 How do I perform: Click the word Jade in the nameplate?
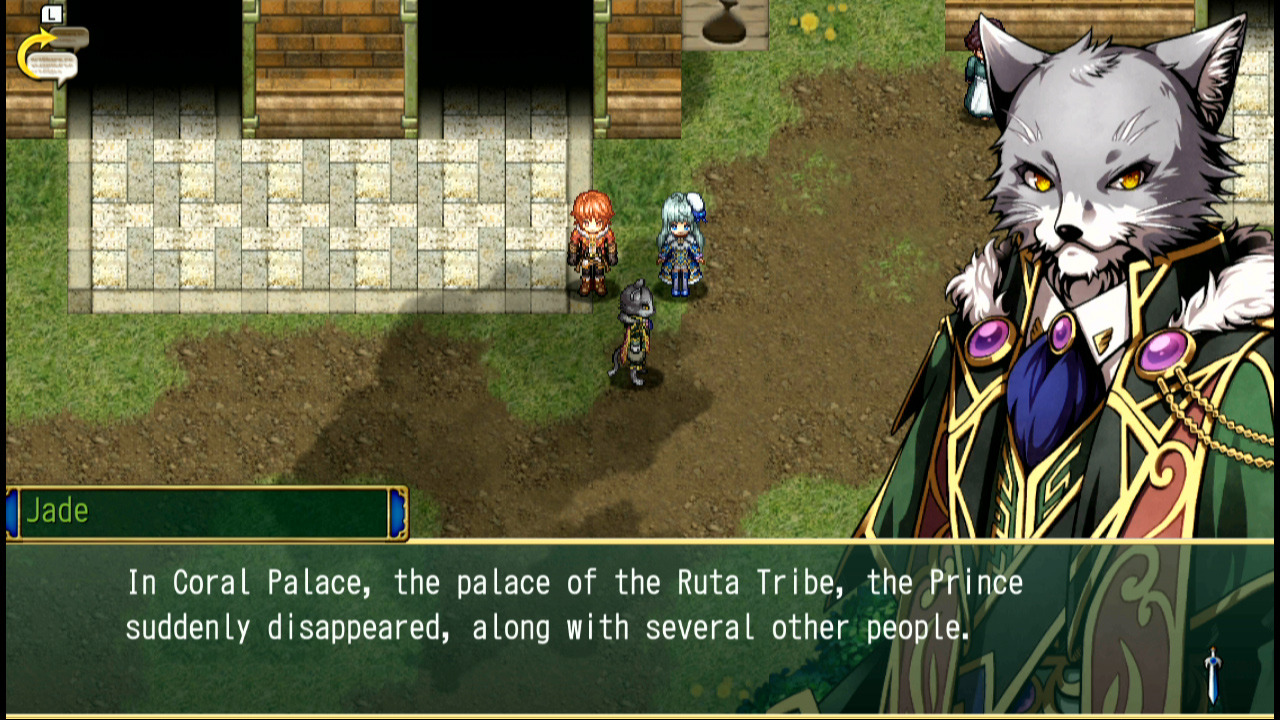click(58, 511)
